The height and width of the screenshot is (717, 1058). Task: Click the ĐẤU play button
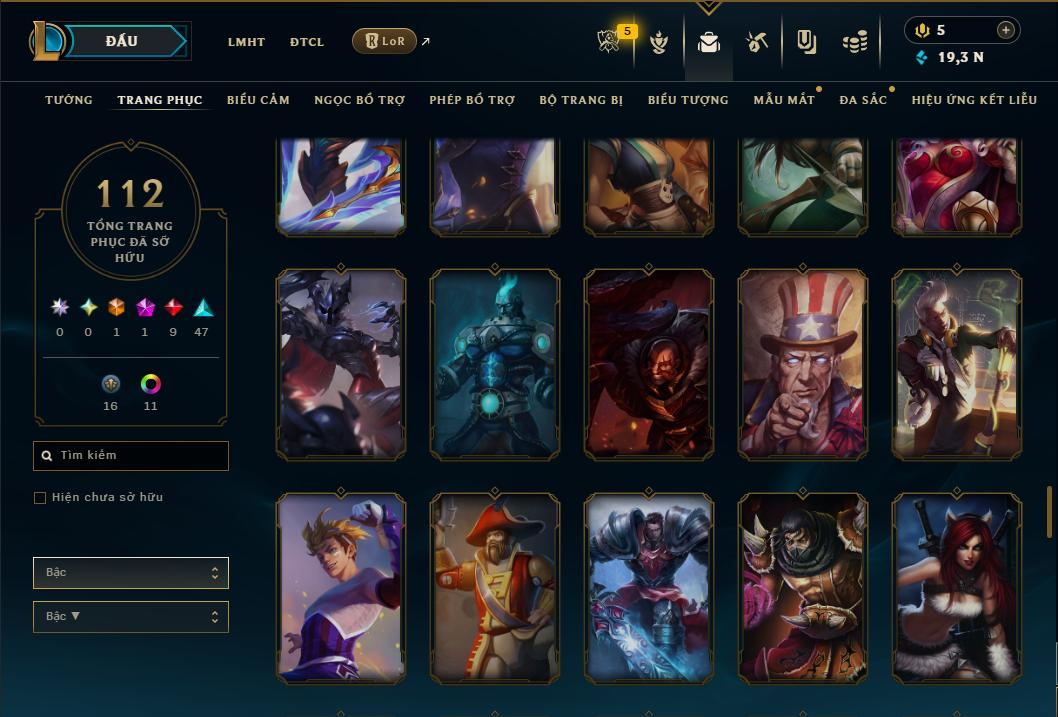coord(122,41)
